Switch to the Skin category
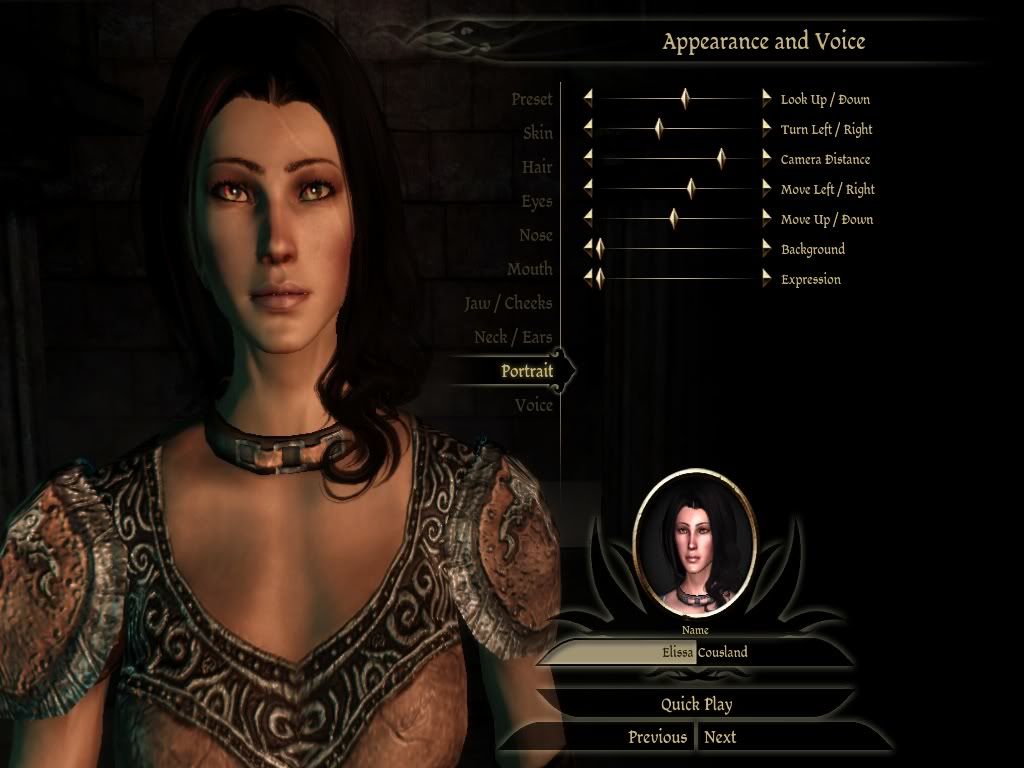 tap(537, 133)
